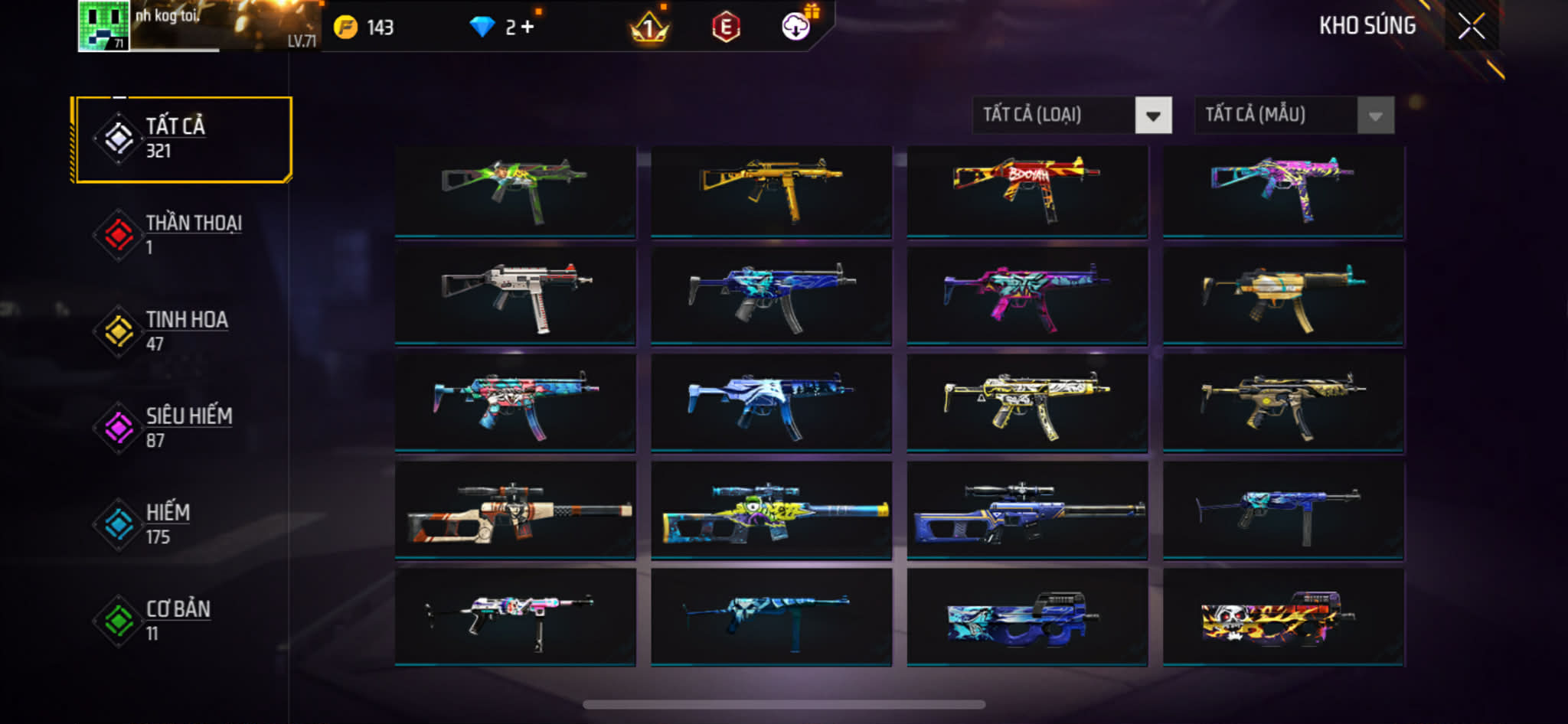Select the red Booyah UMP skin
This screenshot has width=1568, height=724.
(1027, 191)
